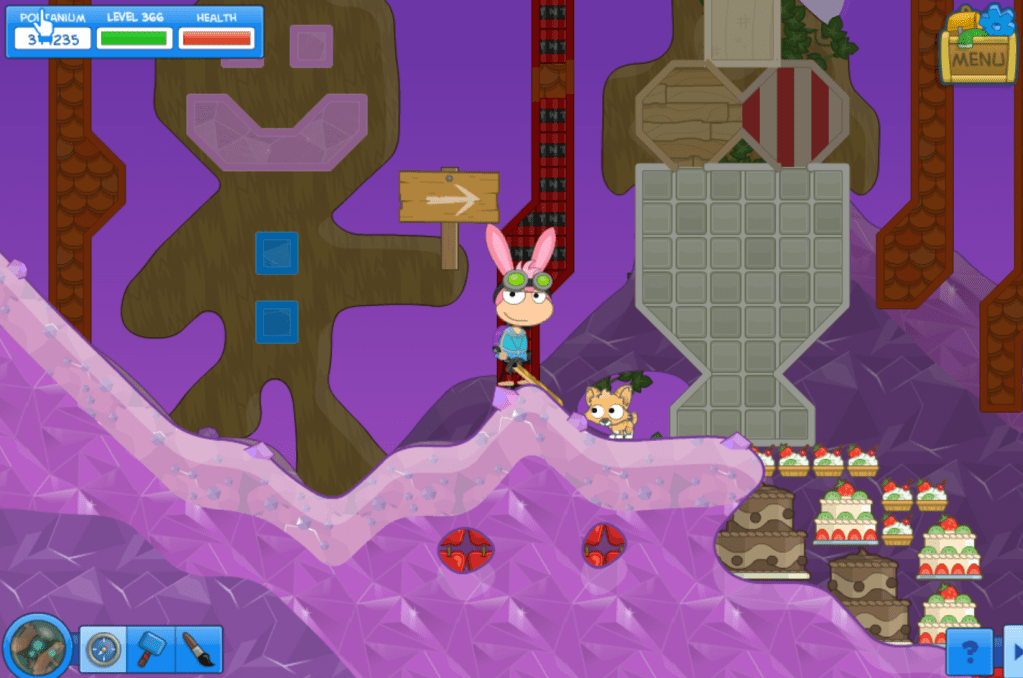The image size is (1023, 678).
Task: Click the round world globe icon
Action: click(x=37, y=646)
